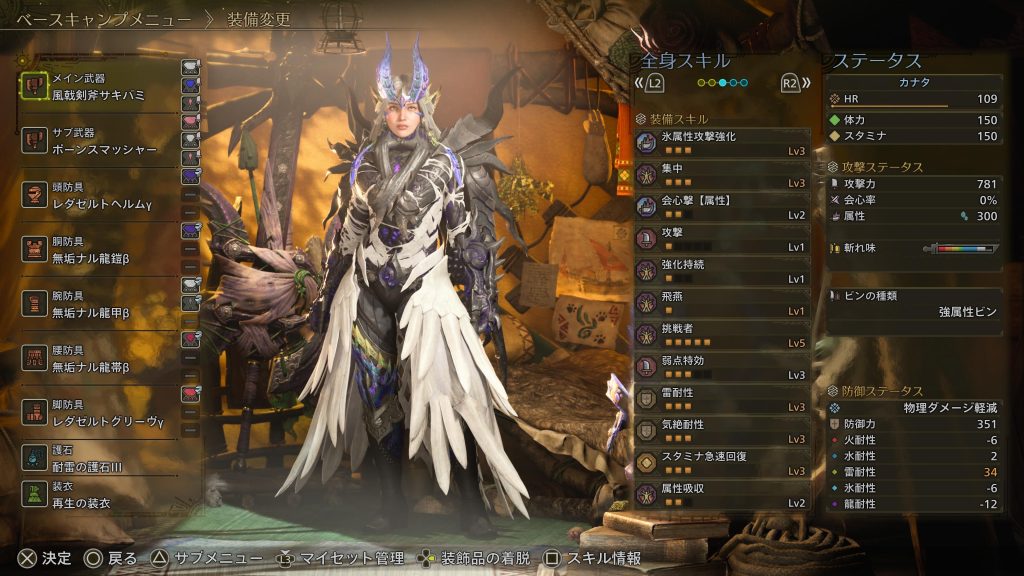Select the 飛燕 skill row
Image resolution: width=1024 pixels, height=576 pixels.
722,303
